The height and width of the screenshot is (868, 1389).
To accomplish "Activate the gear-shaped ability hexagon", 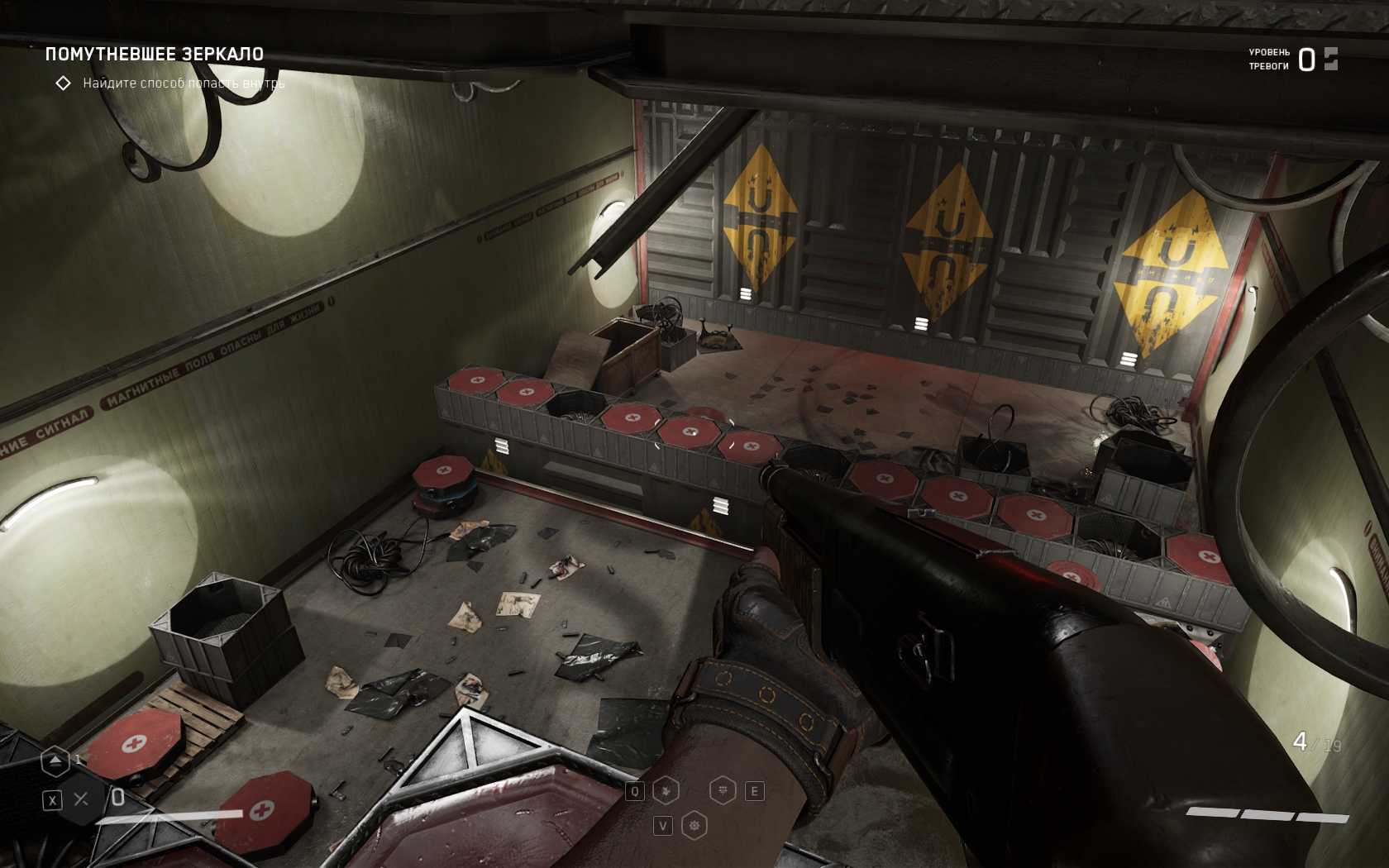I will pyautogui.click(x=694, y=825).
